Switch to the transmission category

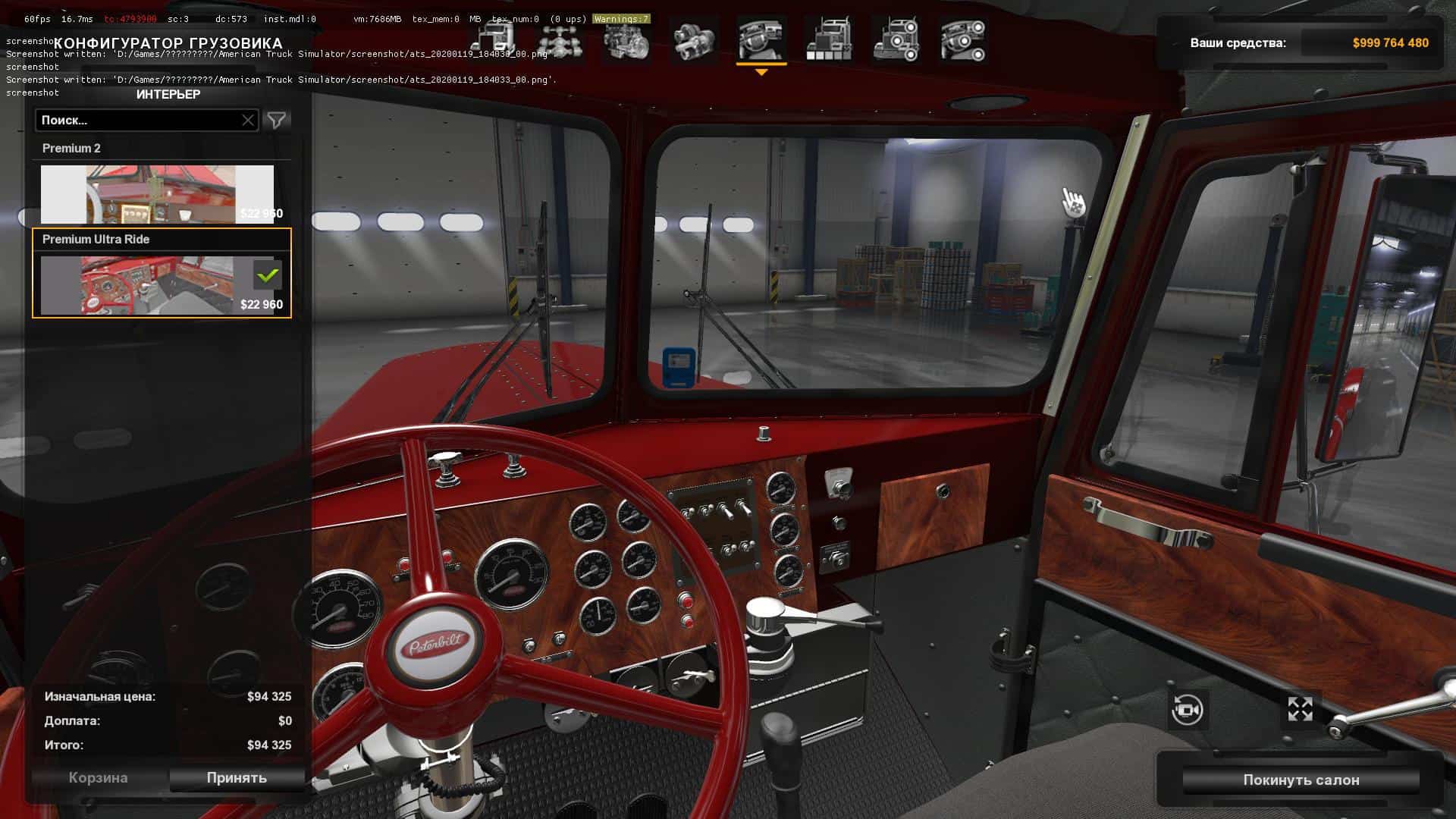[x=694, y=40]
